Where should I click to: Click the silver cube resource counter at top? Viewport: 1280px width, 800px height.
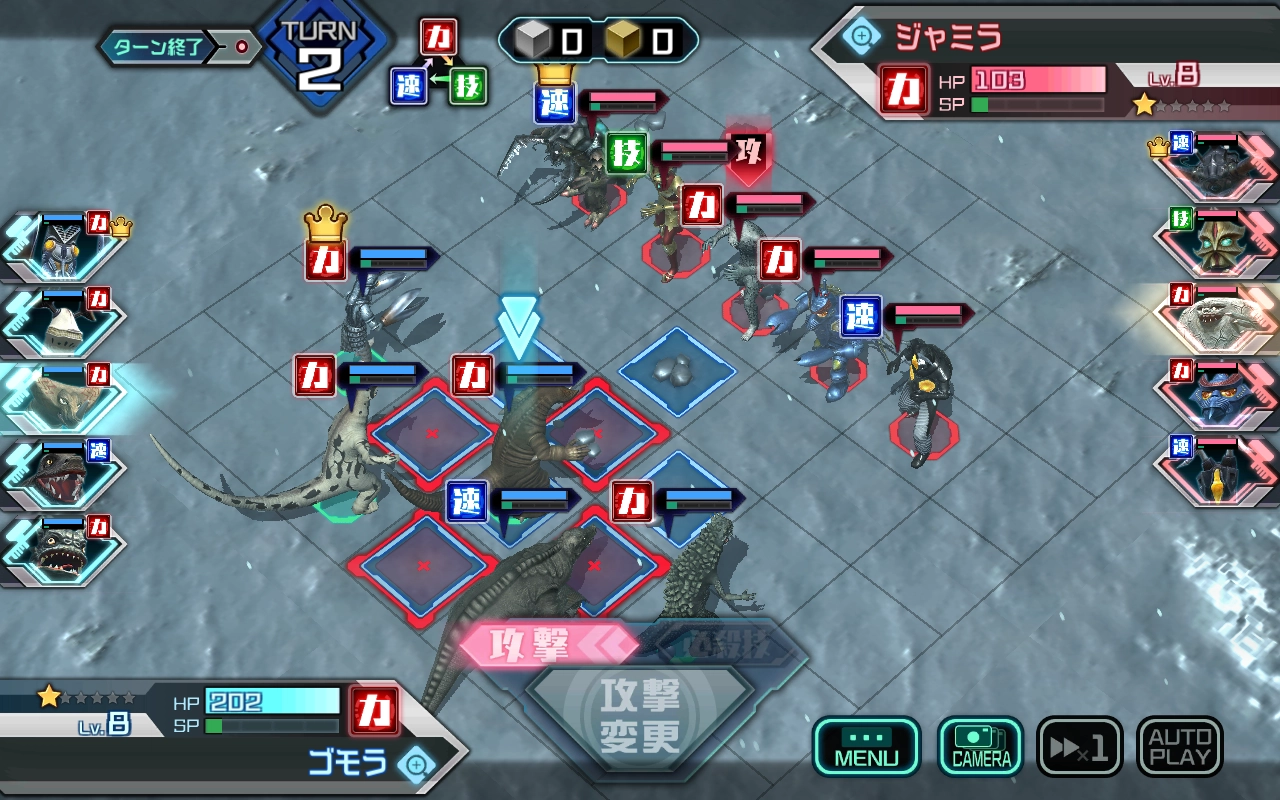[540, 38]
